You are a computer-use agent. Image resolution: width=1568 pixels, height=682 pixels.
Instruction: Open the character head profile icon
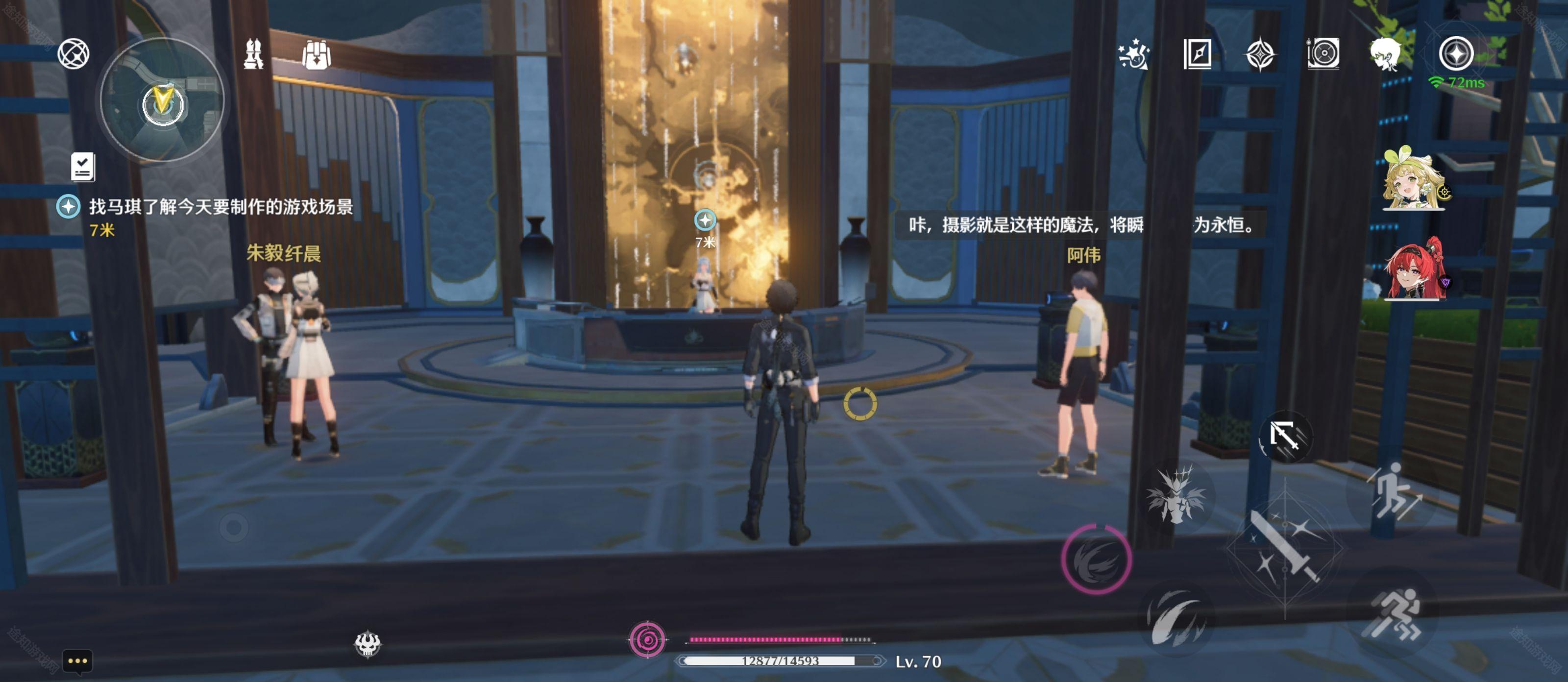[x=1385, y=55]
